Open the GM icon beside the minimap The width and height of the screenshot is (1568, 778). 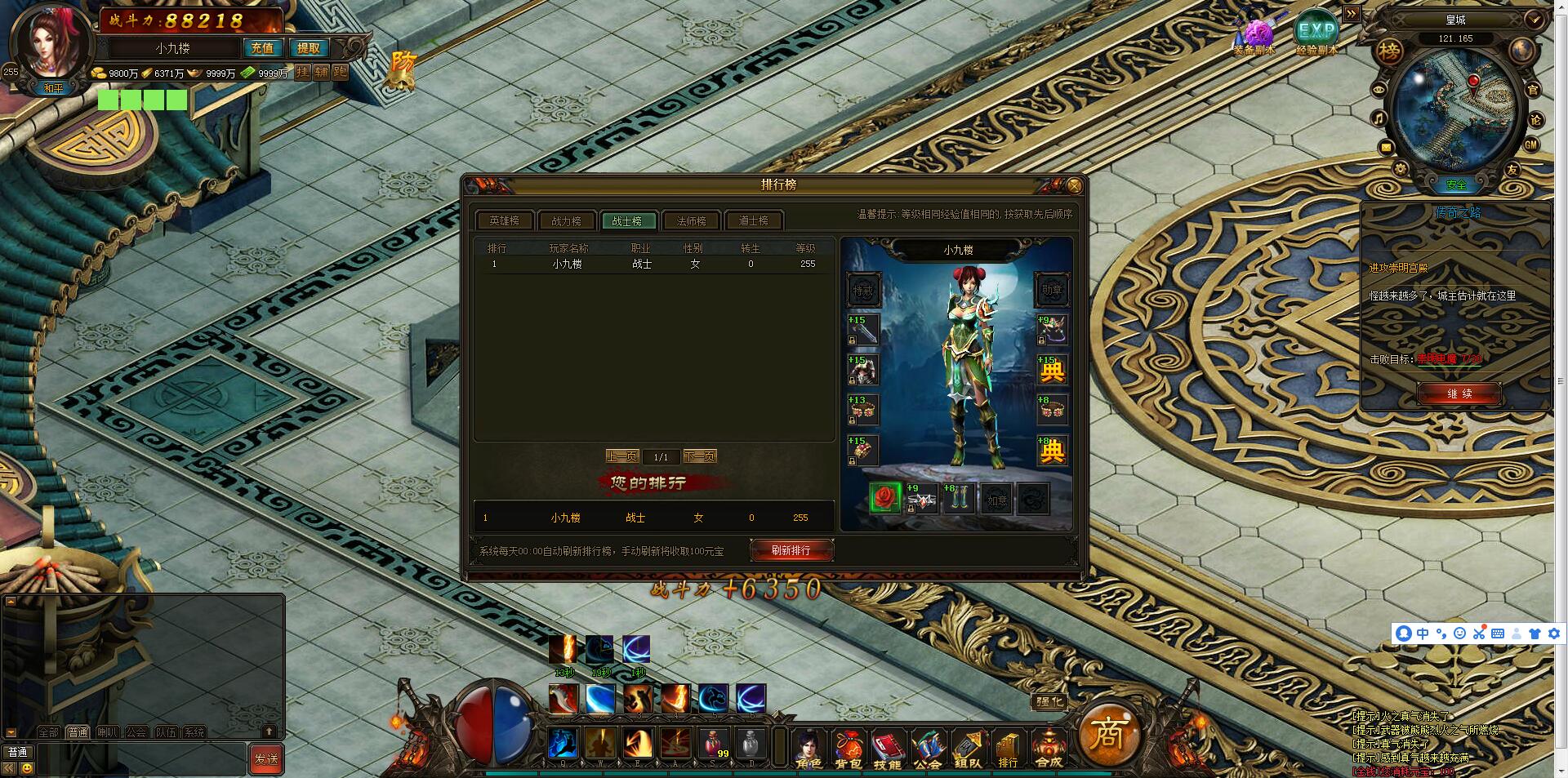(1531, 144)
